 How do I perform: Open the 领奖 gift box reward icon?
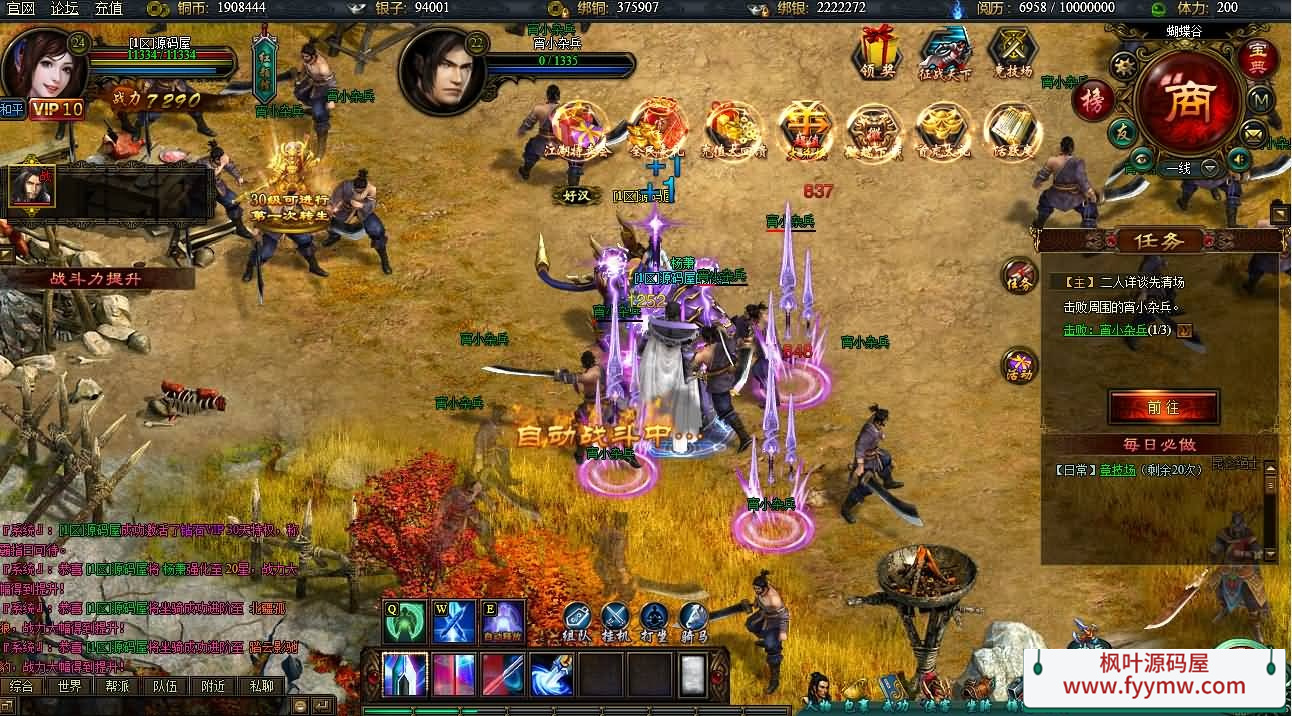[878, 50]
